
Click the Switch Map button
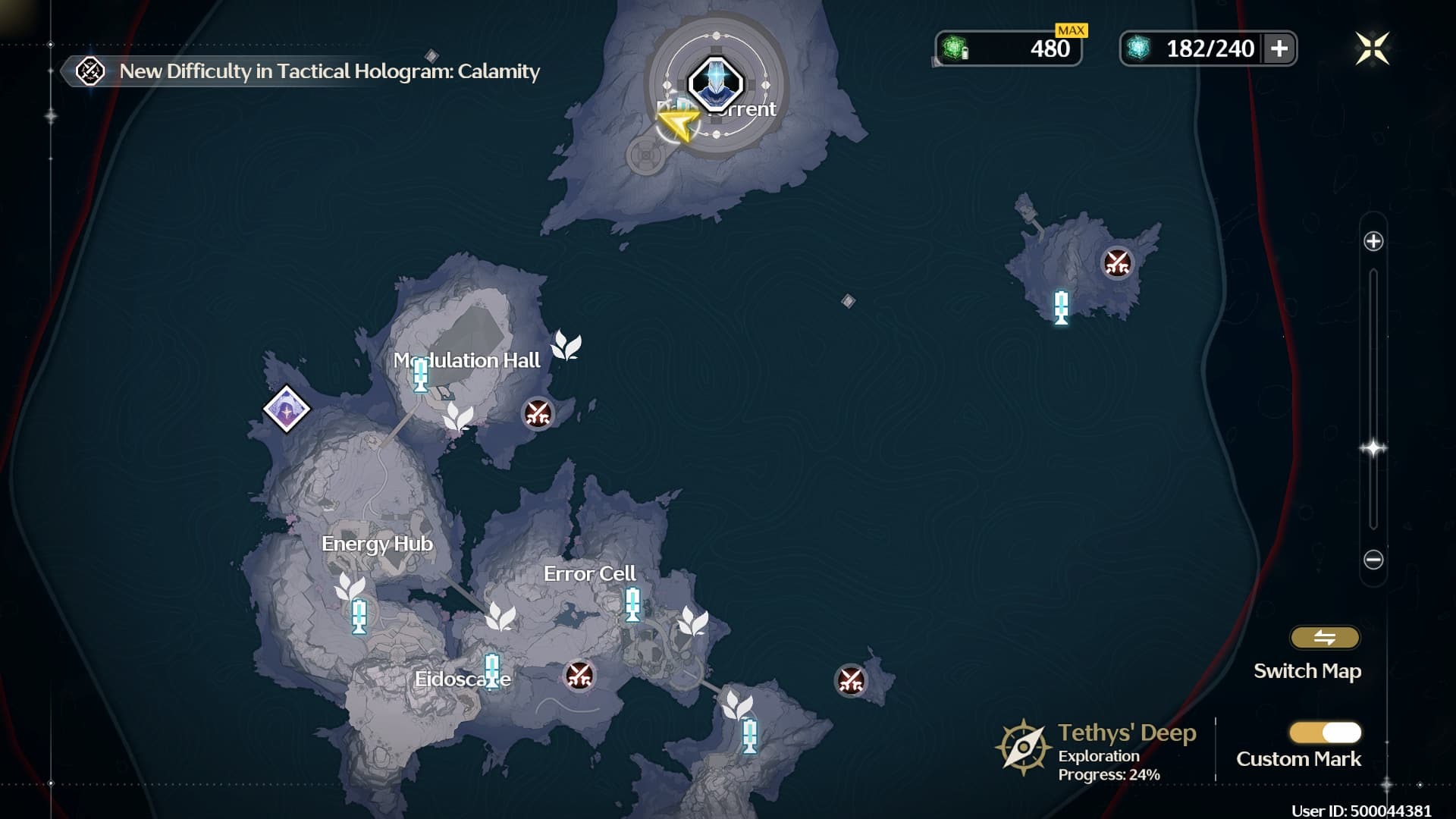tap(1324, 639)
